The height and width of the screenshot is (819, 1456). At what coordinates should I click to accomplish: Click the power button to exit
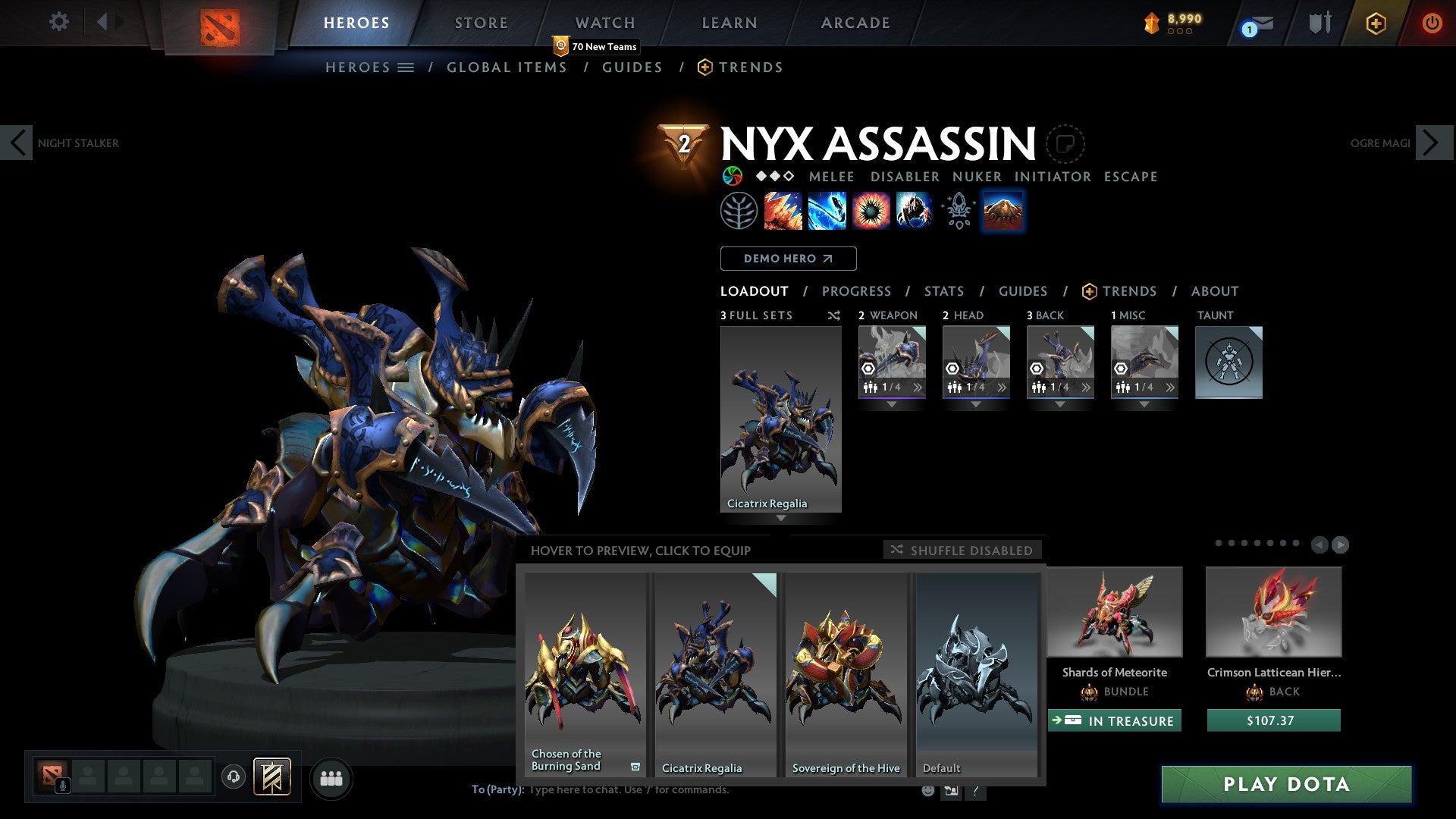[x=1432, y=22]
